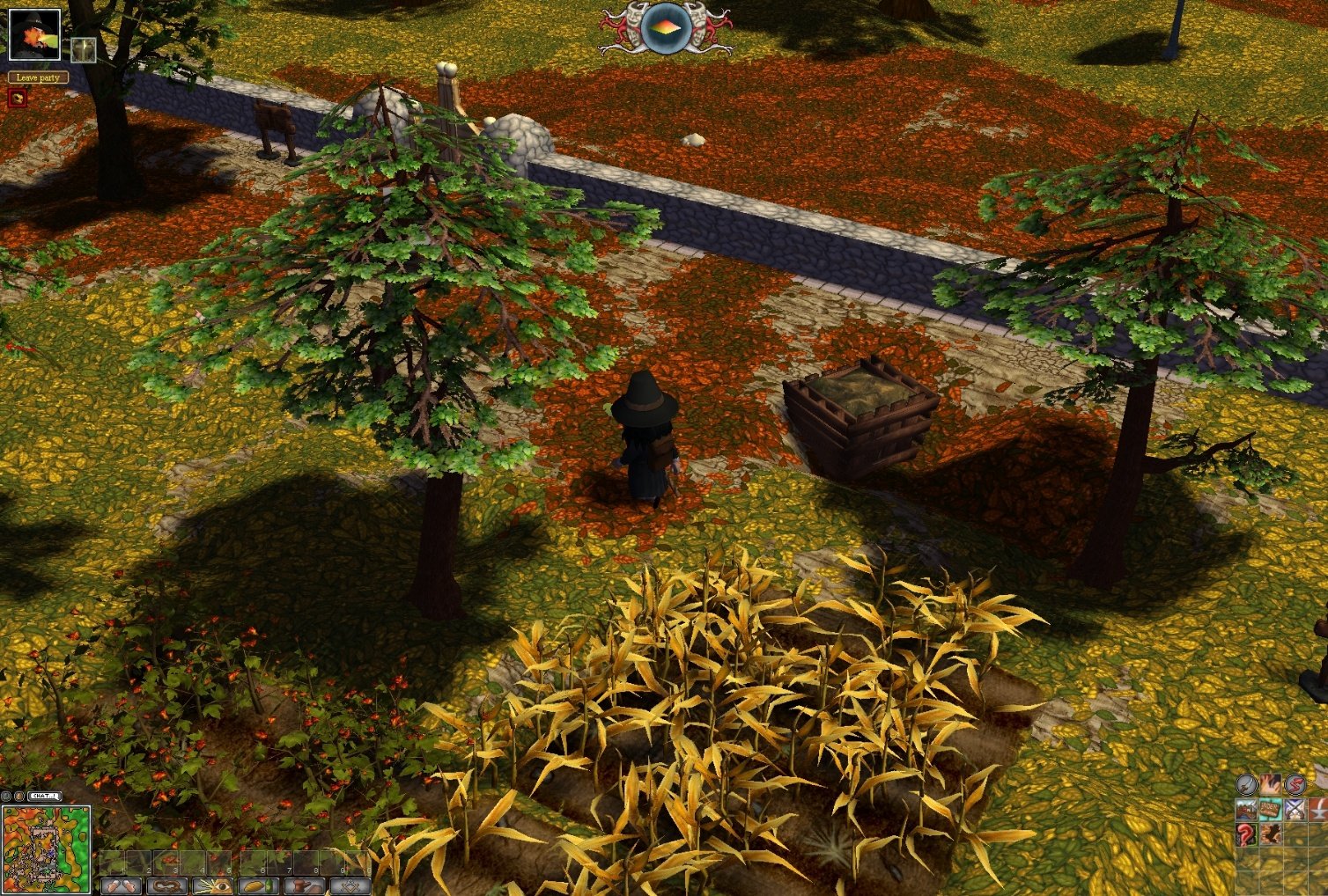Click the party member portrait beside yours
The image size is (1328, 896).
(x=82, y=48)
